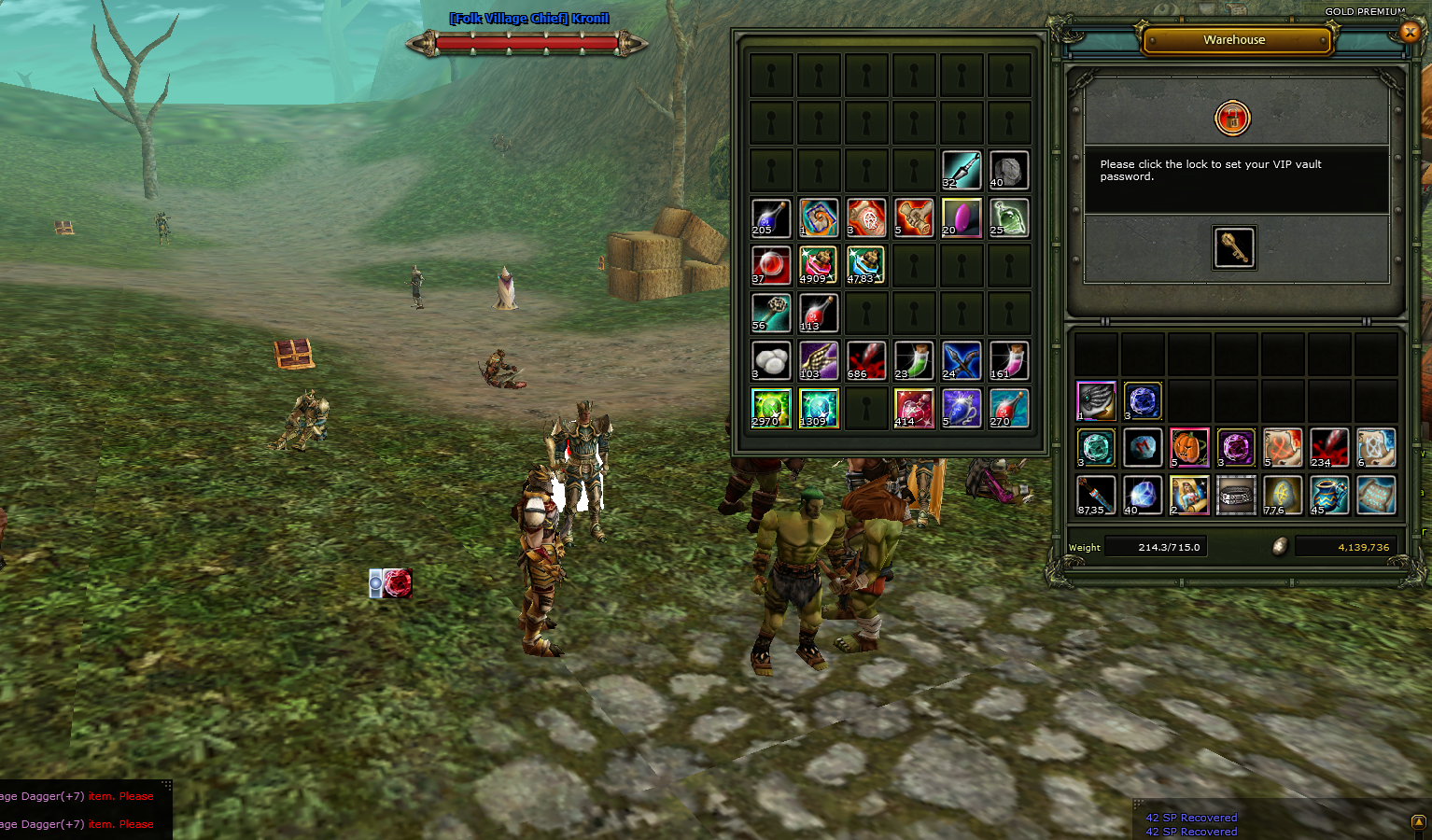Select the pink potion stack of 4909
The image size is (1432, 840).
(x=818, y=265)
